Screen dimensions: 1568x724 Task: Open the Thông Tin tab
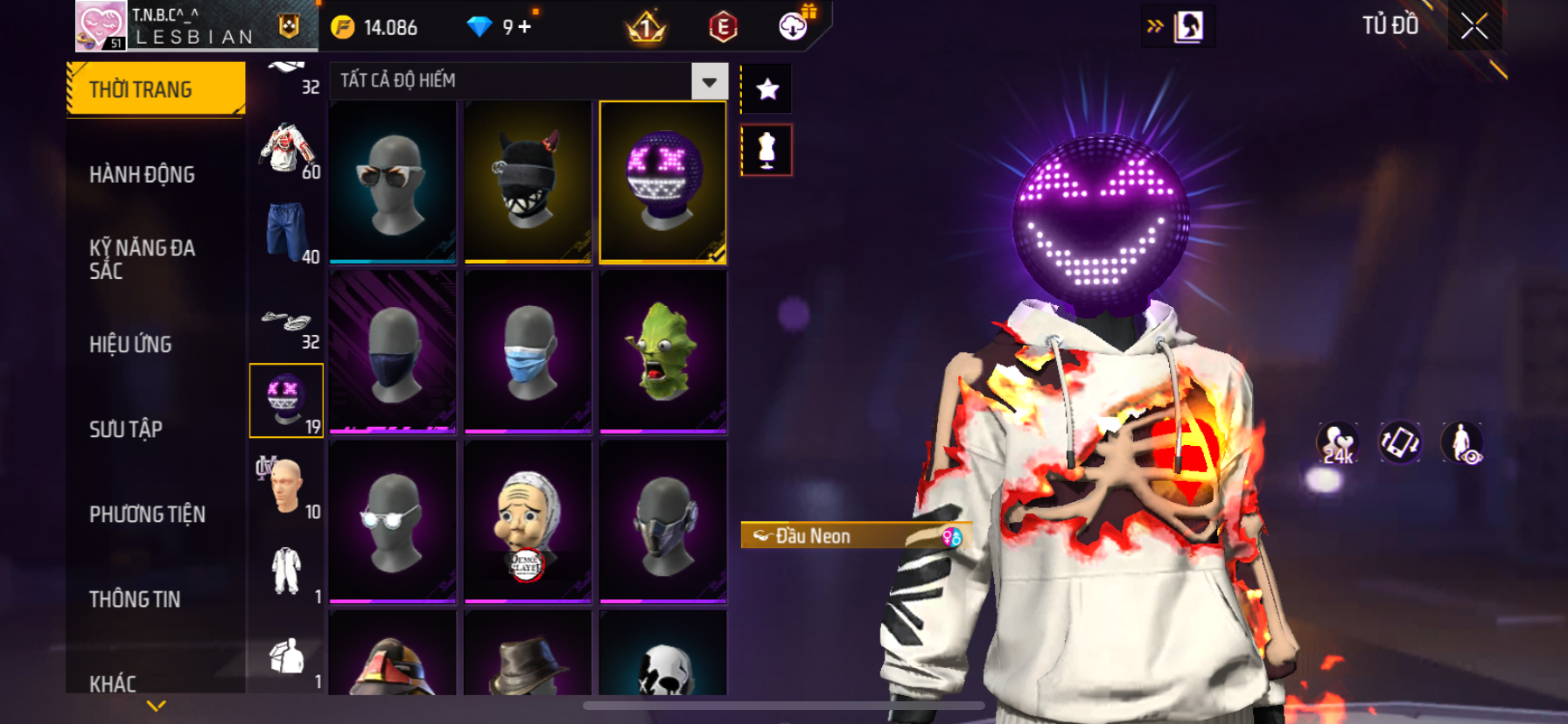[135, 599]
